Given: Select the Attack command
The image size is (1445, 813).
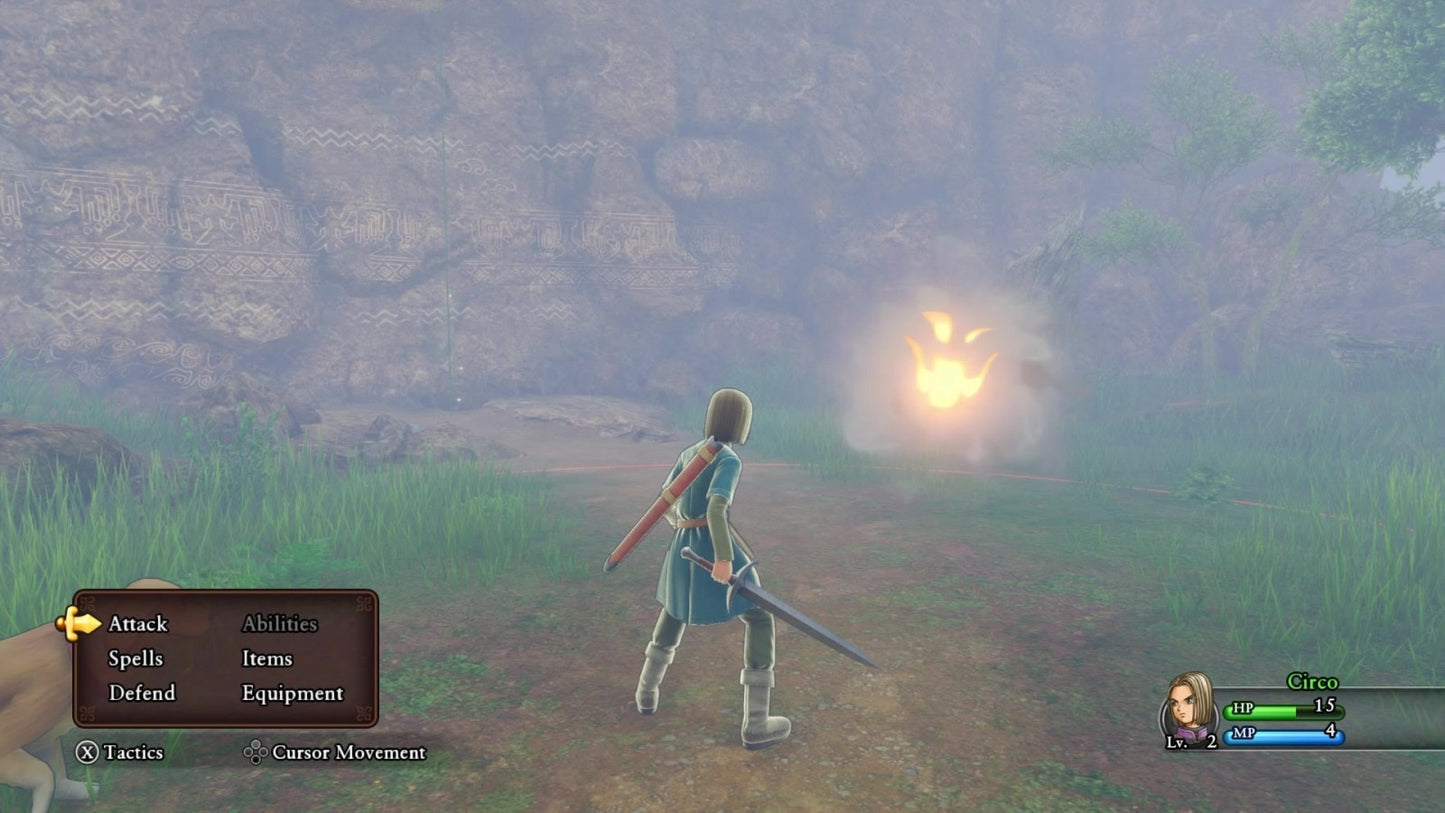Looking at the screenshot, I should 138,624.
